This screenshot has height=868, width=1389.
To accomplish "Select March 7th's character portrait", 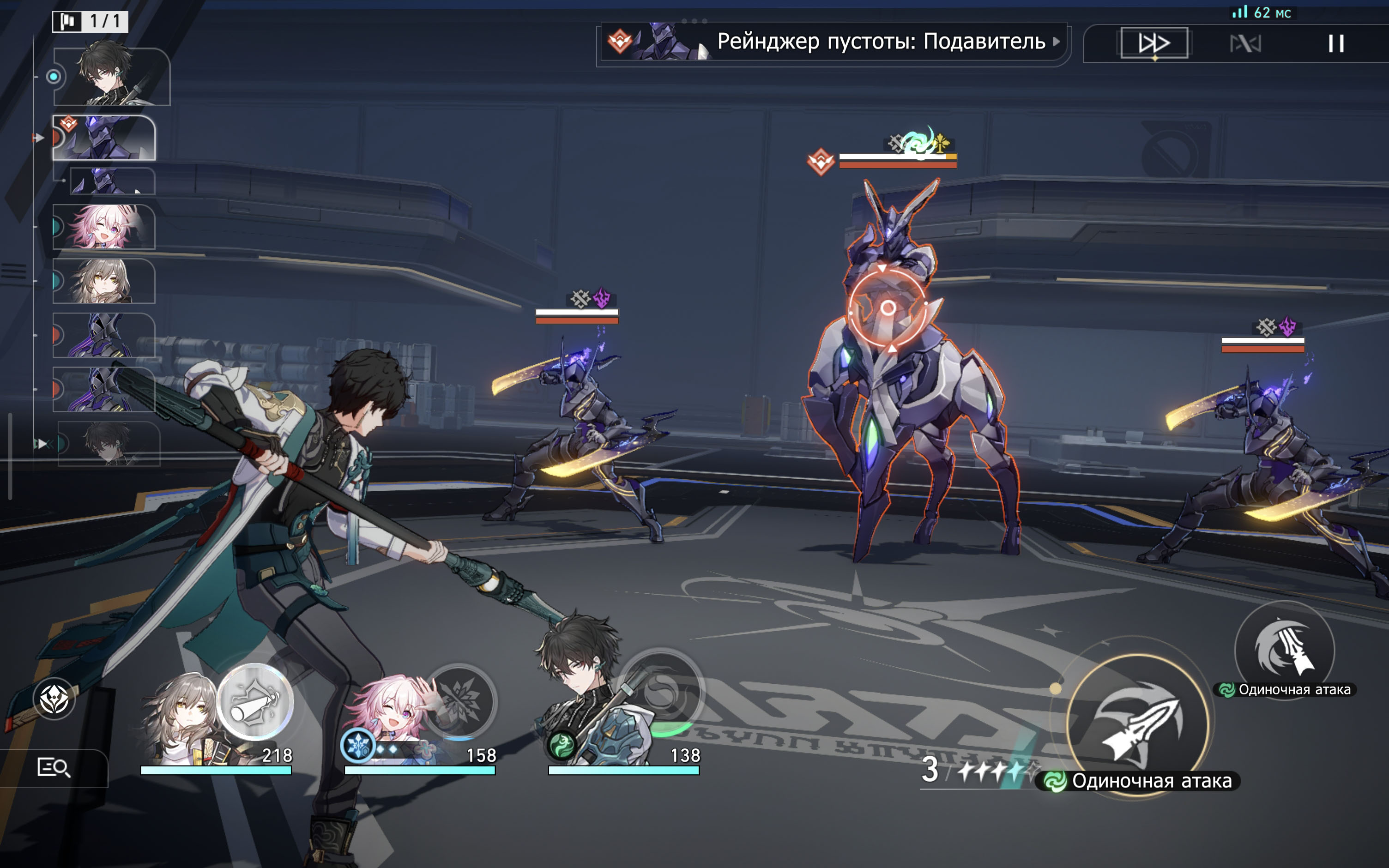I will click(x=390, y=720).
